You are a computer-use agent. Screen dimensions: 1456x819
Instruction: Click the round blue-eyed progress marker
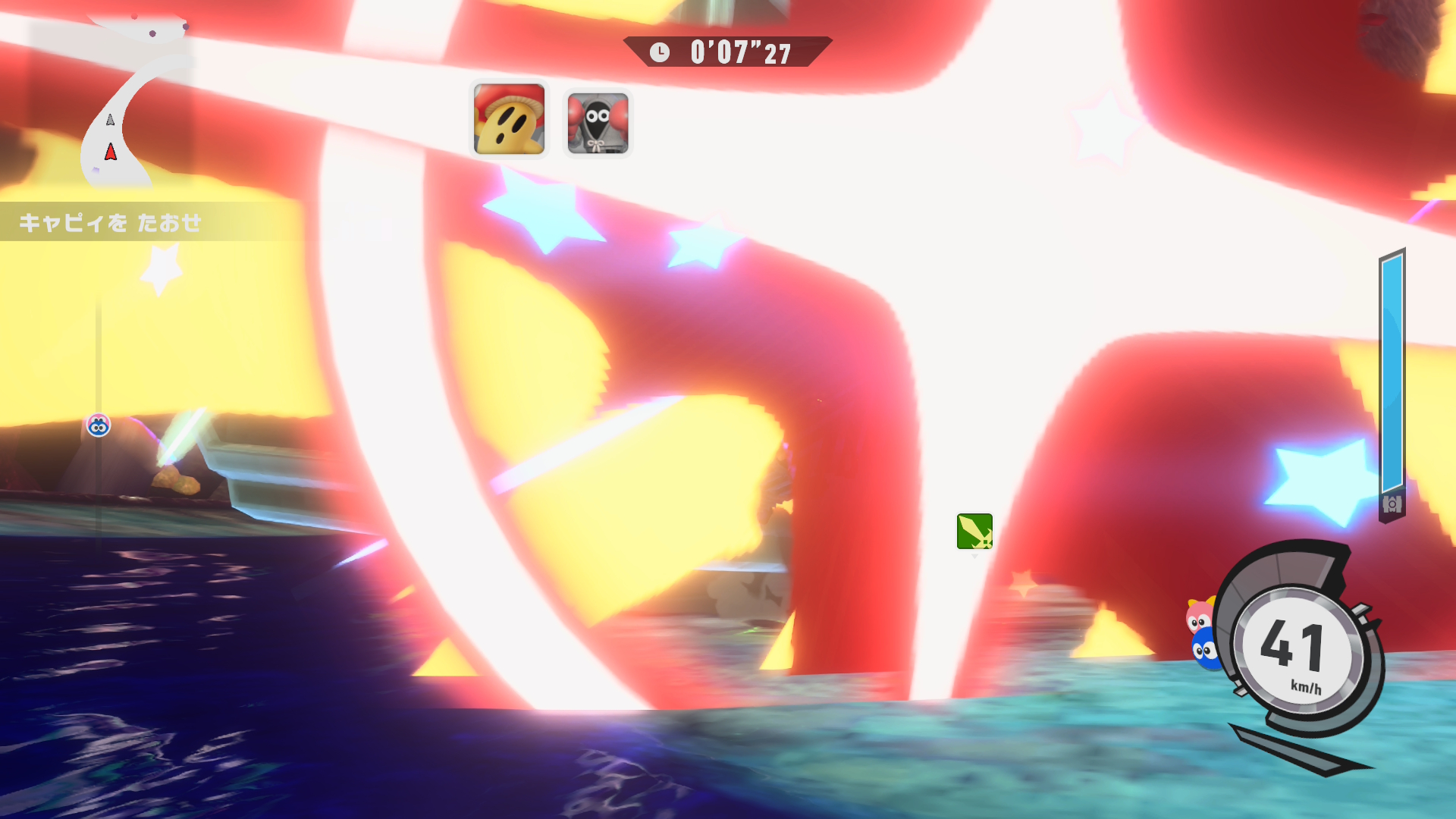[x=99, y=425]
